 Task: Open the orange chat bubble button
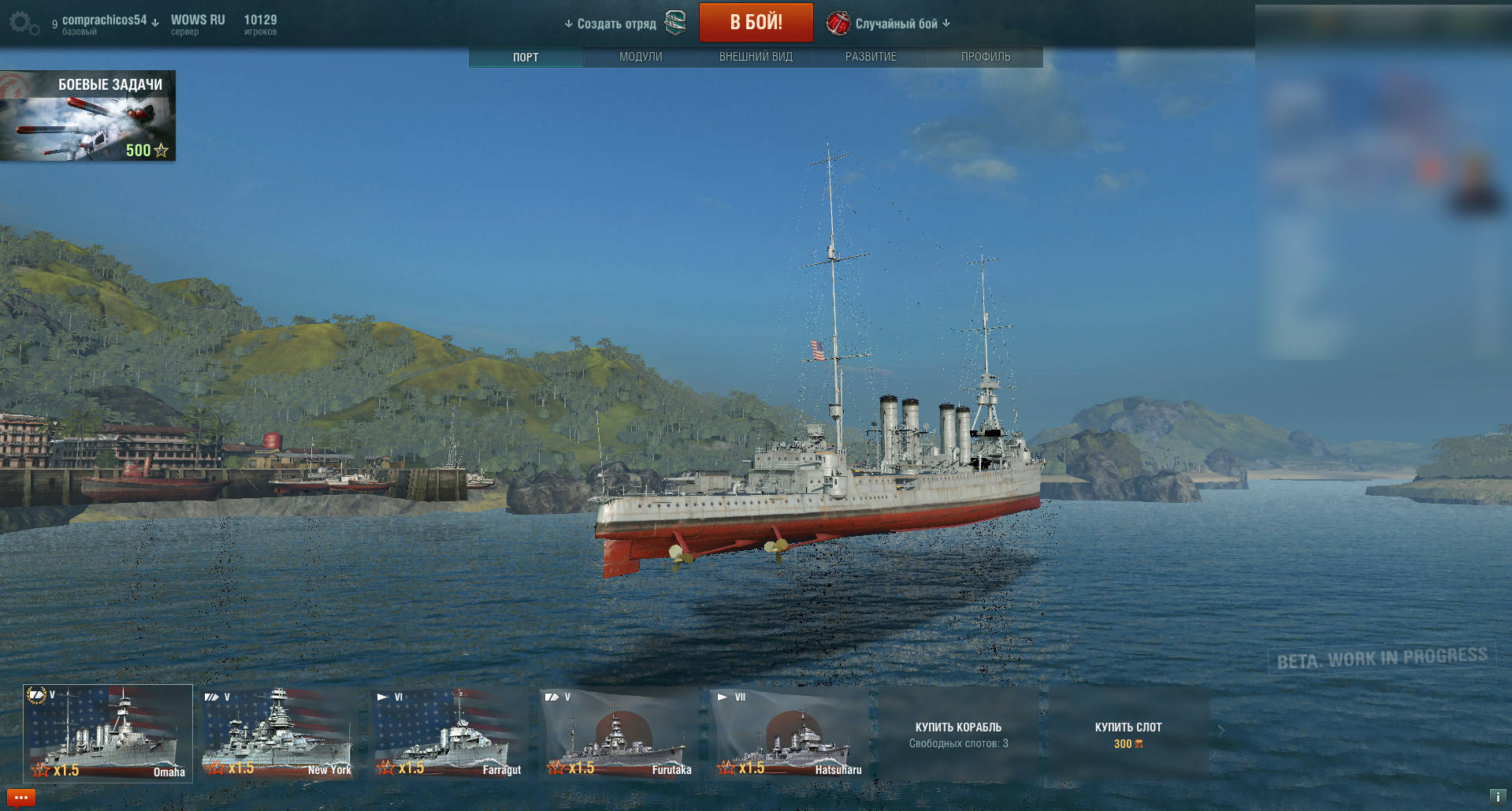(x=21, y=798)
